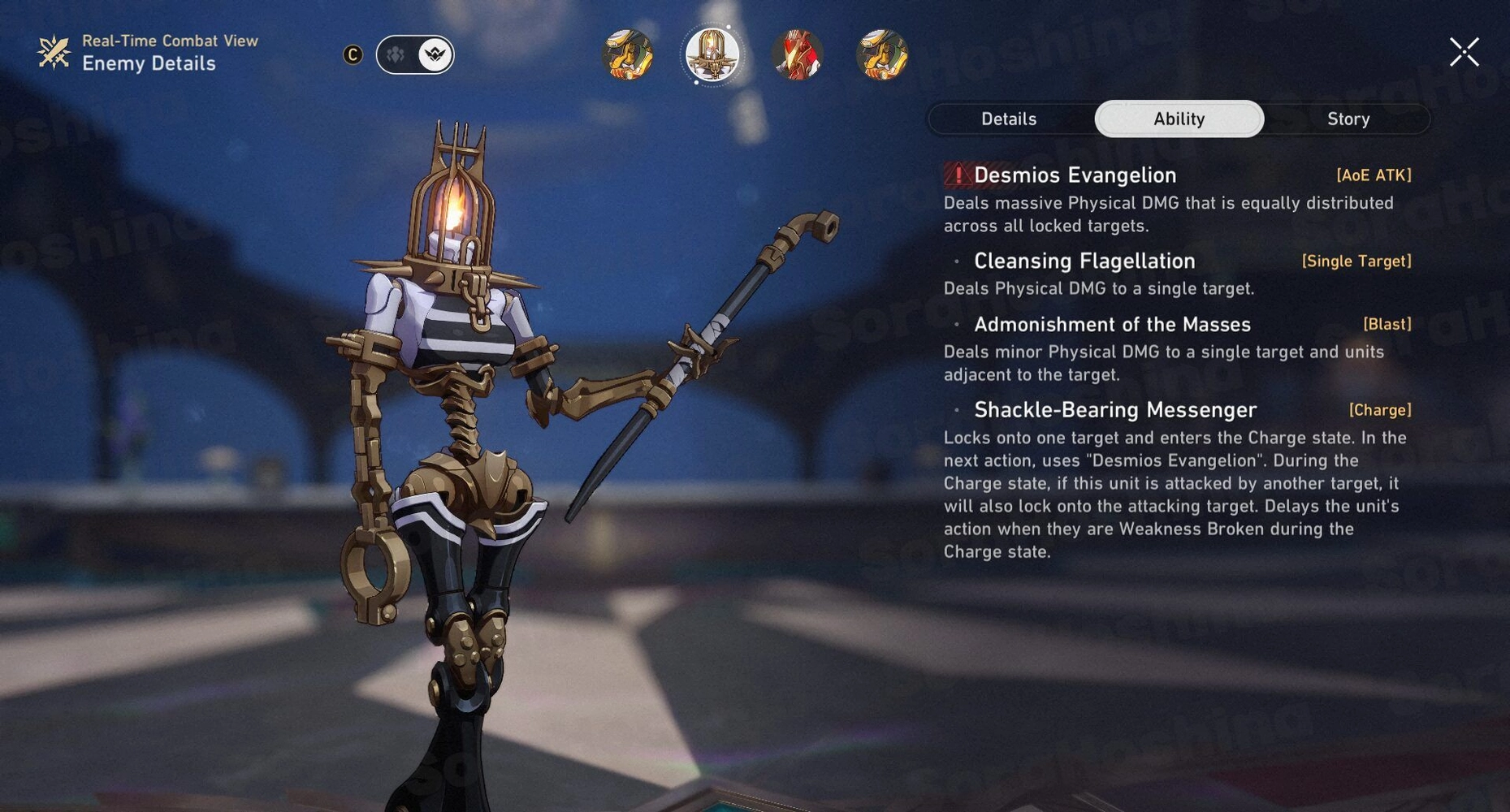Open the Story tab
Viewport: 1510px width, 812px height.
tap(1348, 119)
